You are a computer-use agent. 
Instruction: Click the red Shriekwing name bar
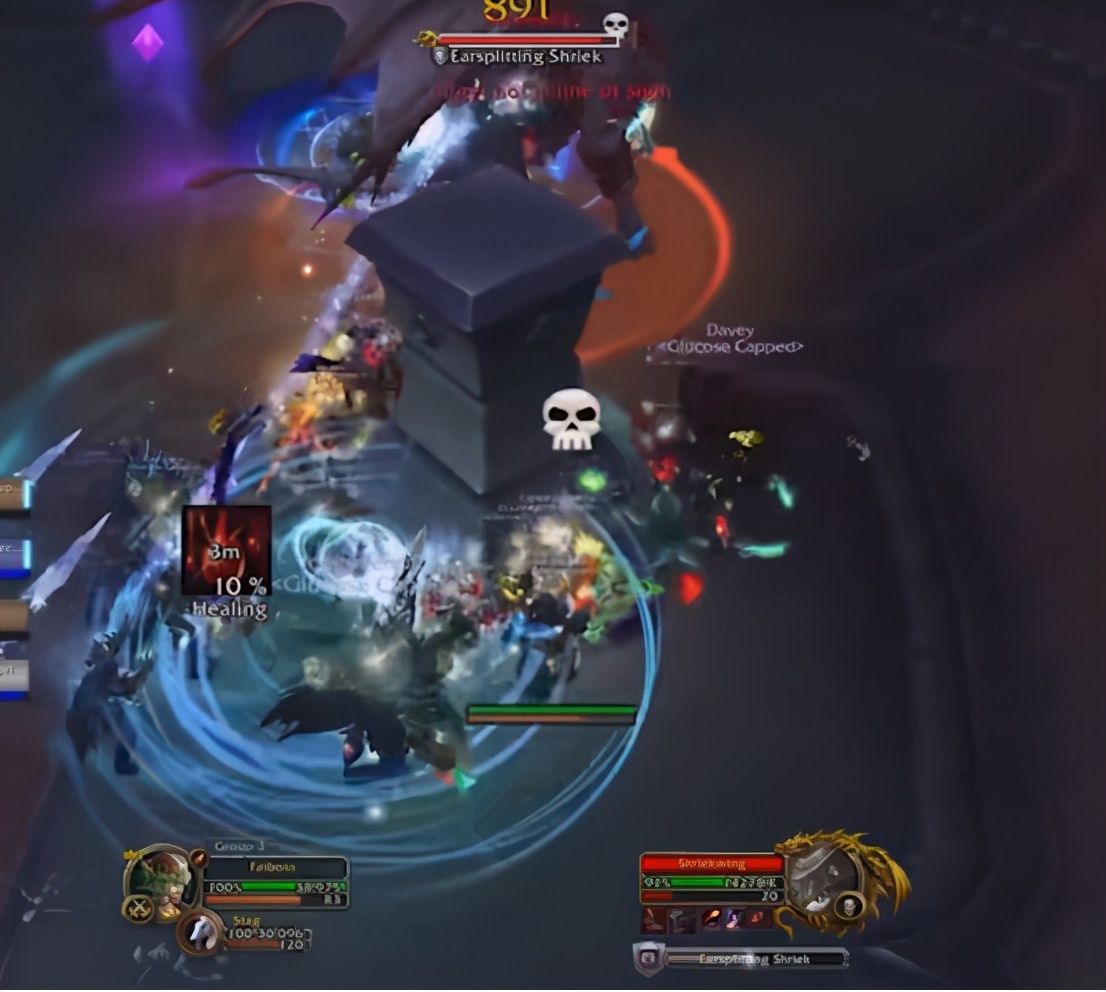point(711,863)
